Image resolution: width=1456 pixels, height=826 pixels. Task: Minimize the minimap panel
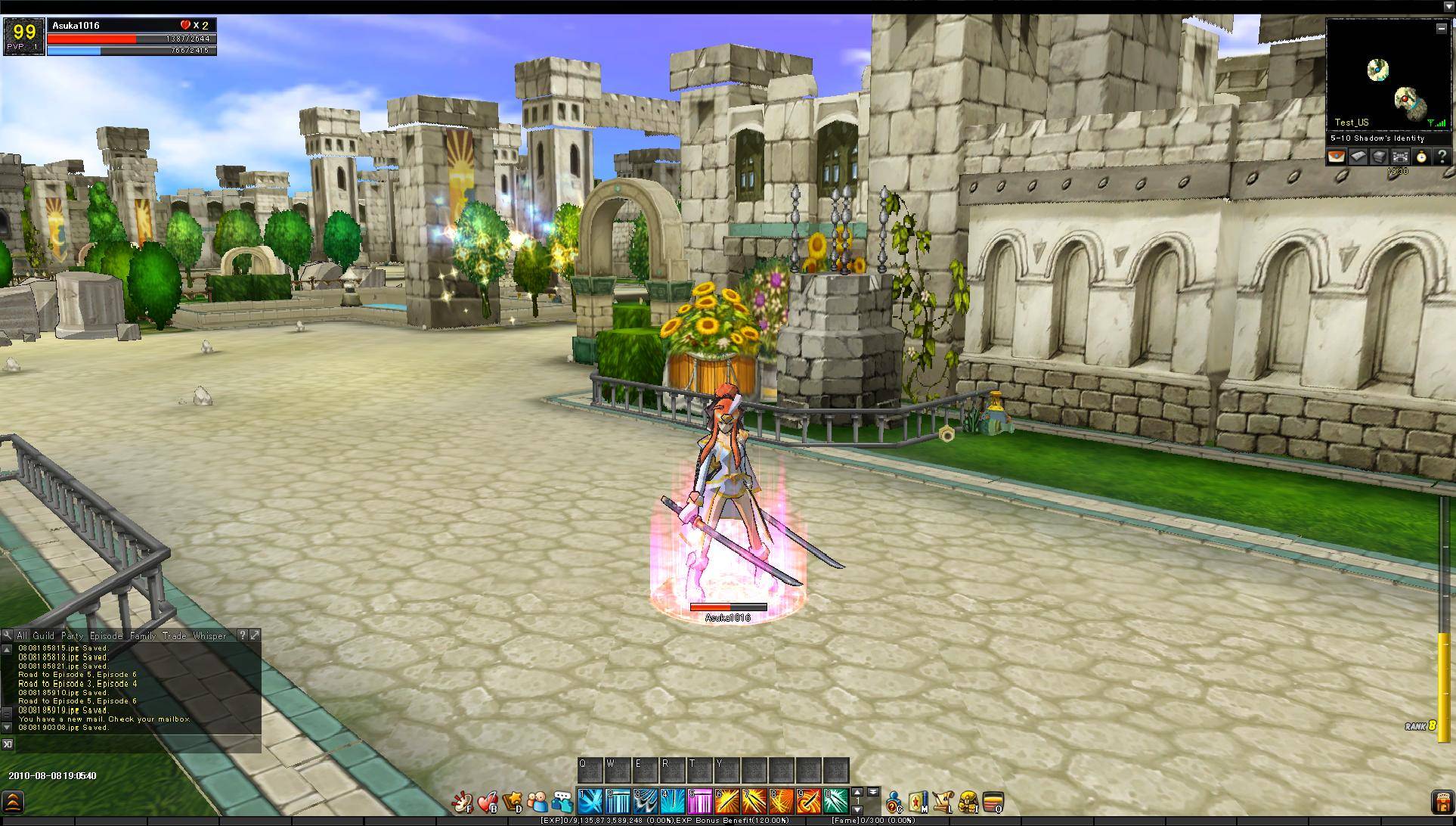point(1441,28)
